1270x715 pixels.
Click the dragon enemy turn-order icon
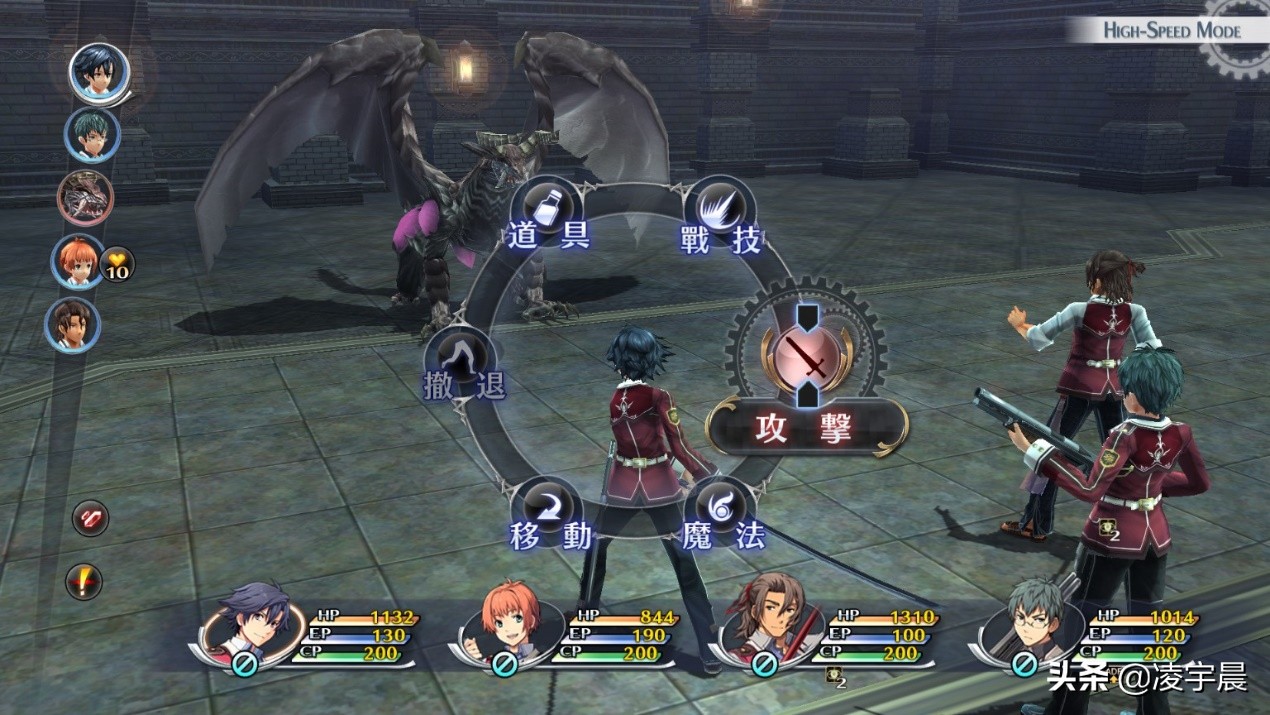click(x=85, y=197)
